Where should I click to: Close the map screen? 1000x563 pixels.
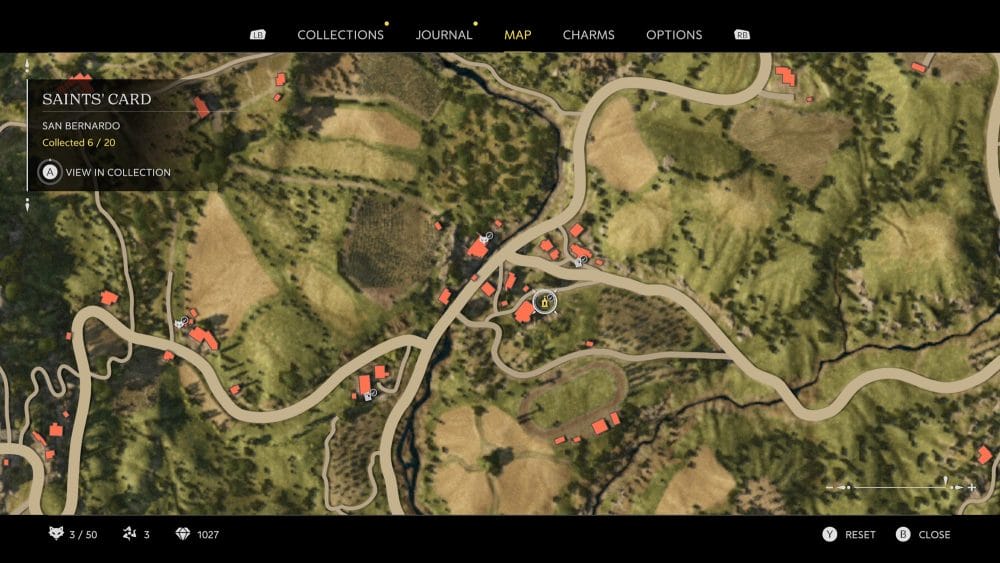[923, 534]
